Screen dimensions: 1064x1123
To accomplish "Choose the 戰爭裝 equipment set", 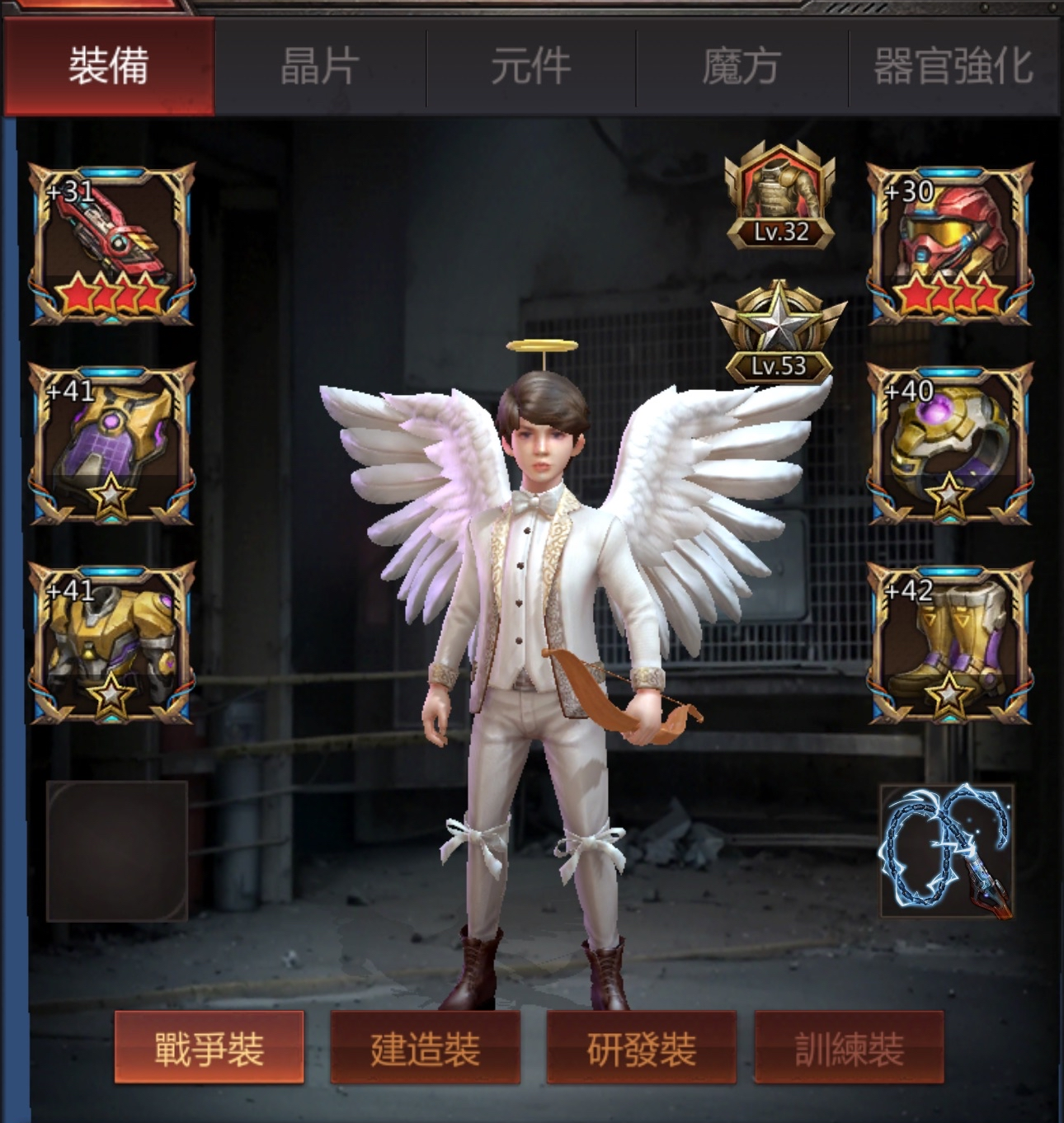I will [x=209, y=1049].
